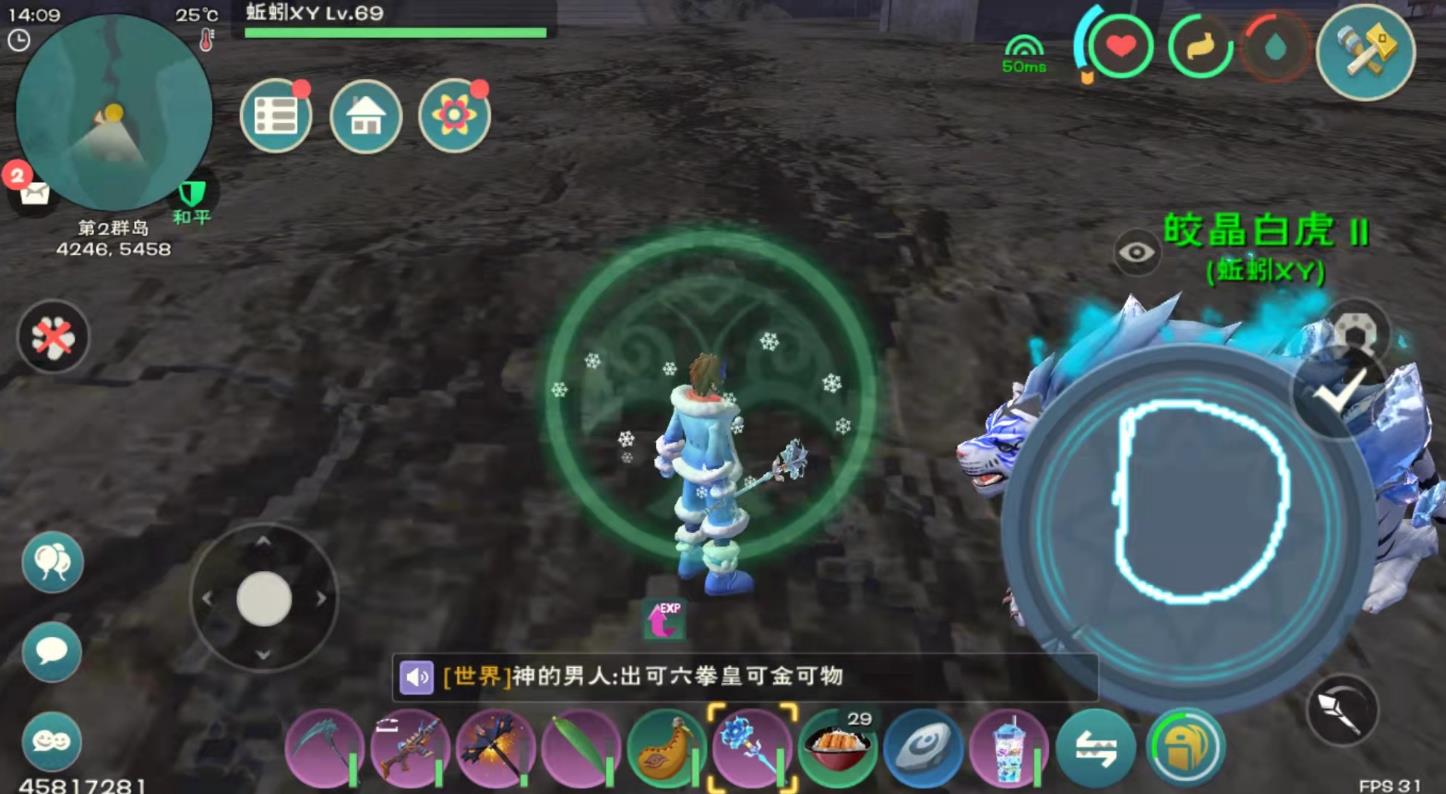Use the rice bowl food slot

[838, 749]
